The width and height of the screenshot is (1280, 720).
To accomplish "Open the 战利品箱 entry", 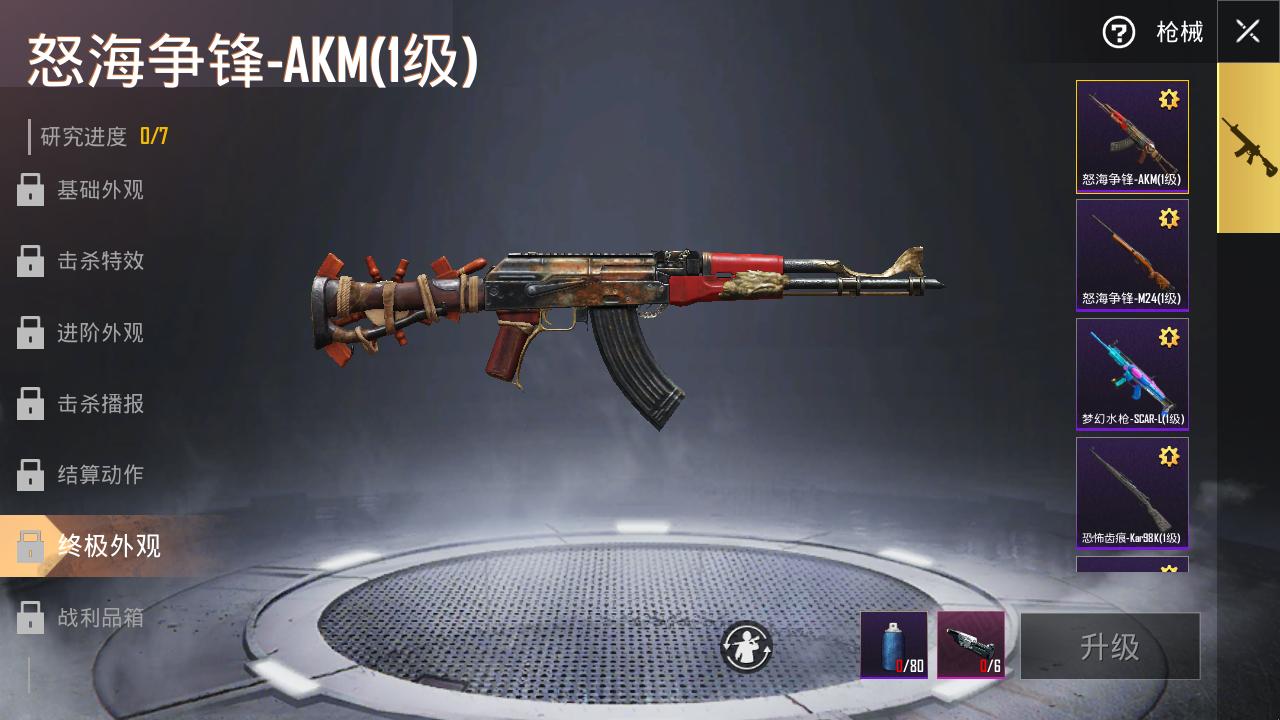I will 99,618.
